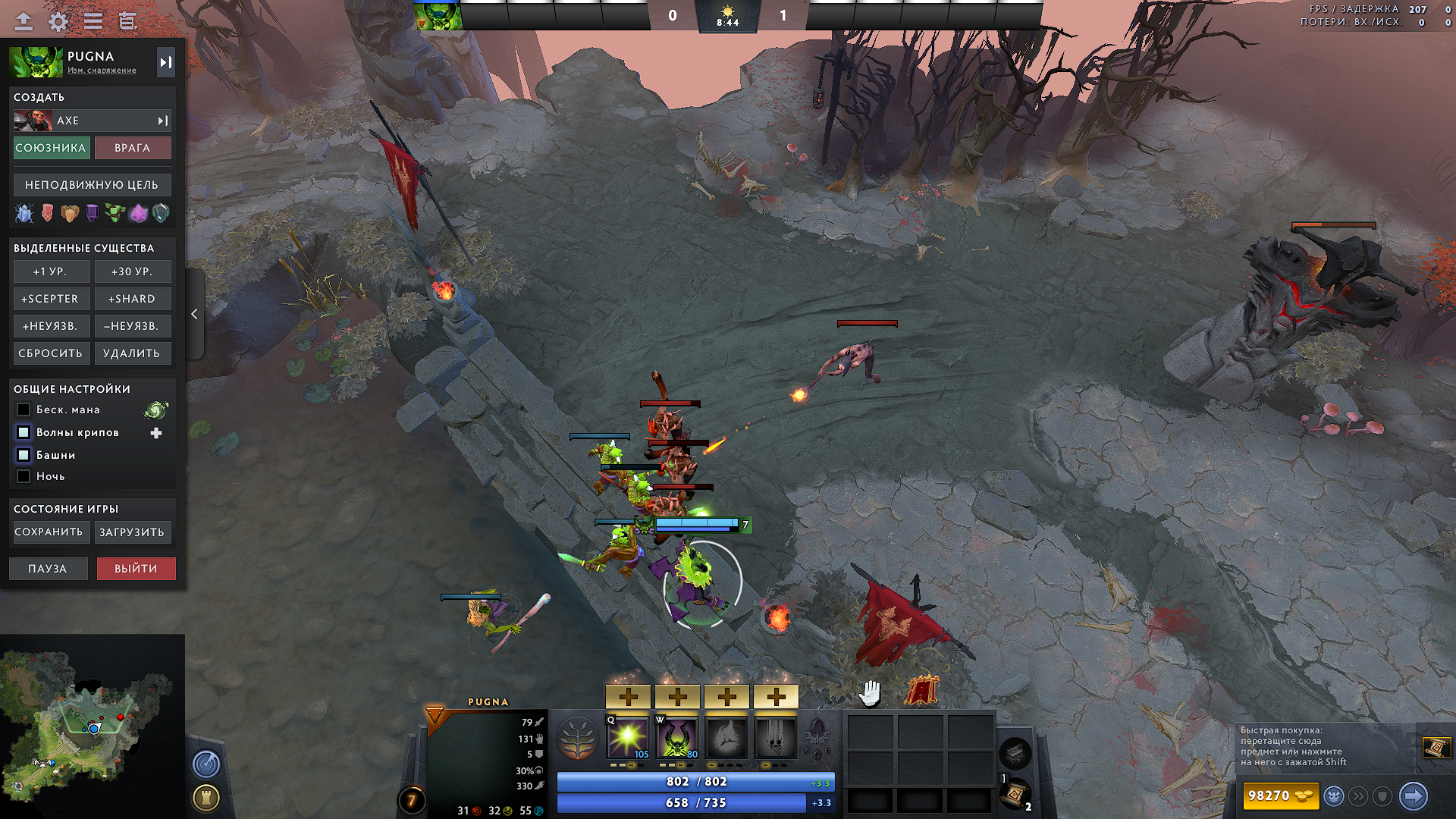Reset selected units with Сбросить
Image resolution: width=1456 pixels, height=819 pixels.
[x=51, y=353]
